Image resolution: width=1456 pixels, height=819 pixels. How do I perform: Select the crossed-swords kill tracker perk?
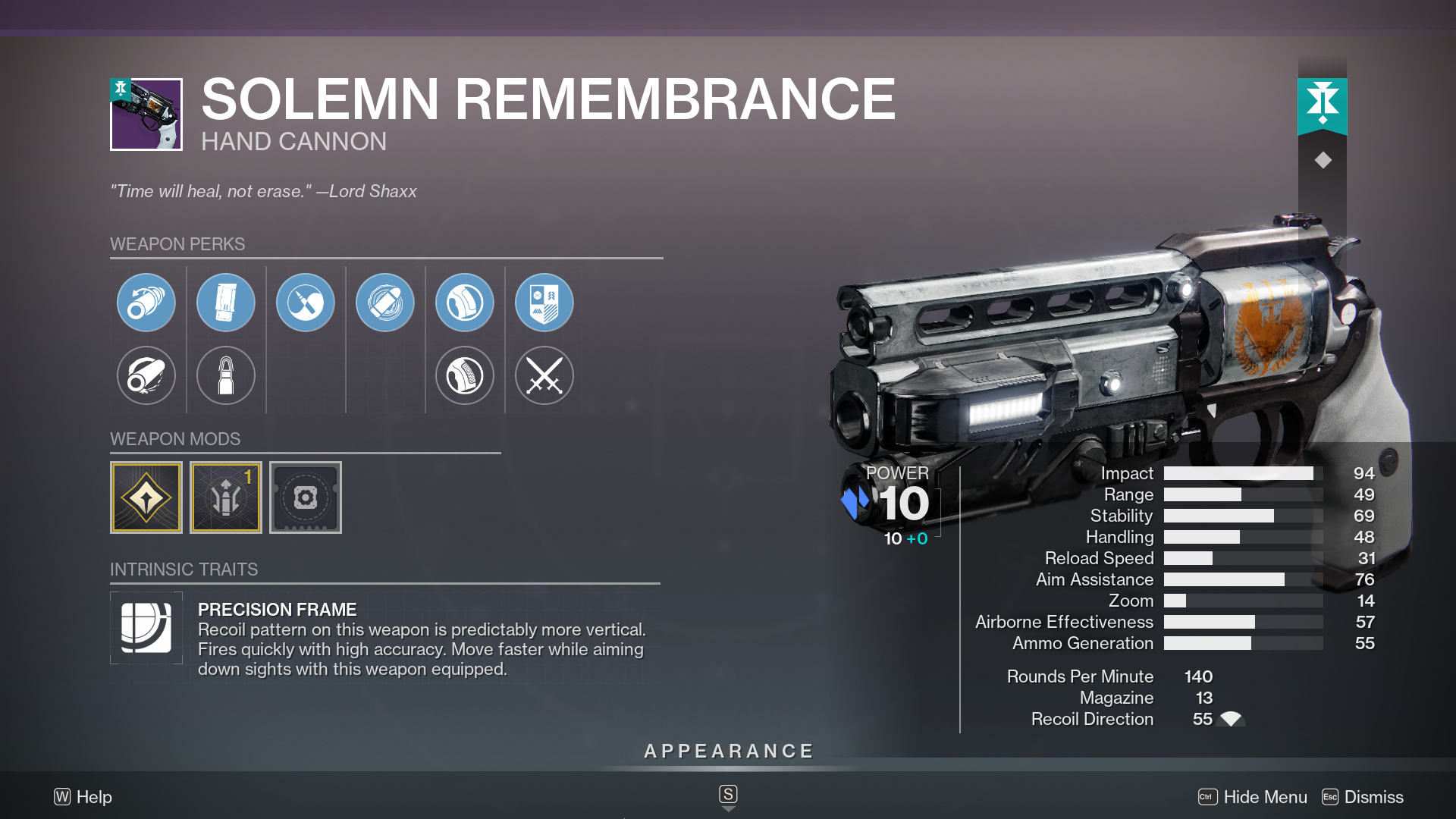[544, 375]
